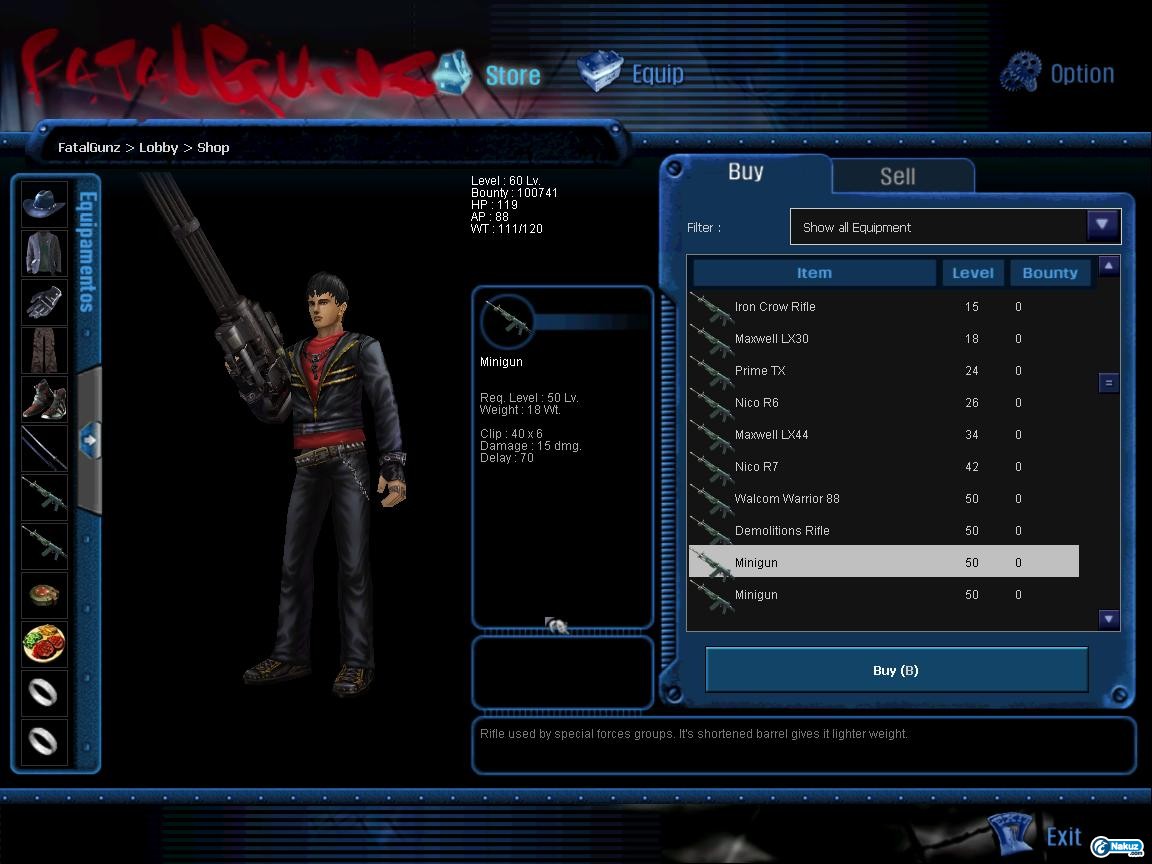This screenshot has width=1152, height=864.
Task: Select the Iron Crow Rifle row
Action: tap(775, 307)
